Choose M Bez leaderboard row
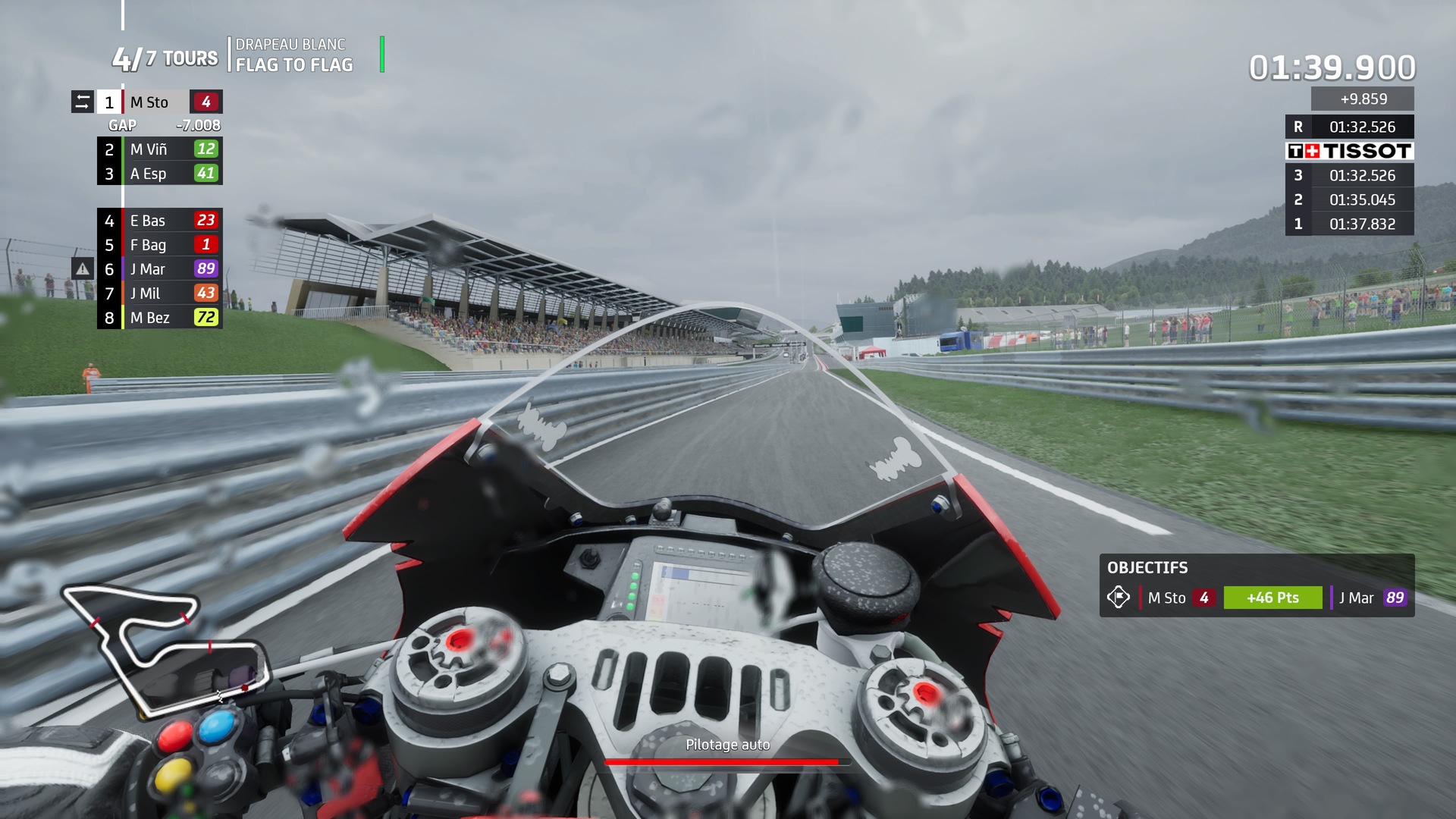The width and height of the screenshot is (1456, 819). [x=159, y=318]
